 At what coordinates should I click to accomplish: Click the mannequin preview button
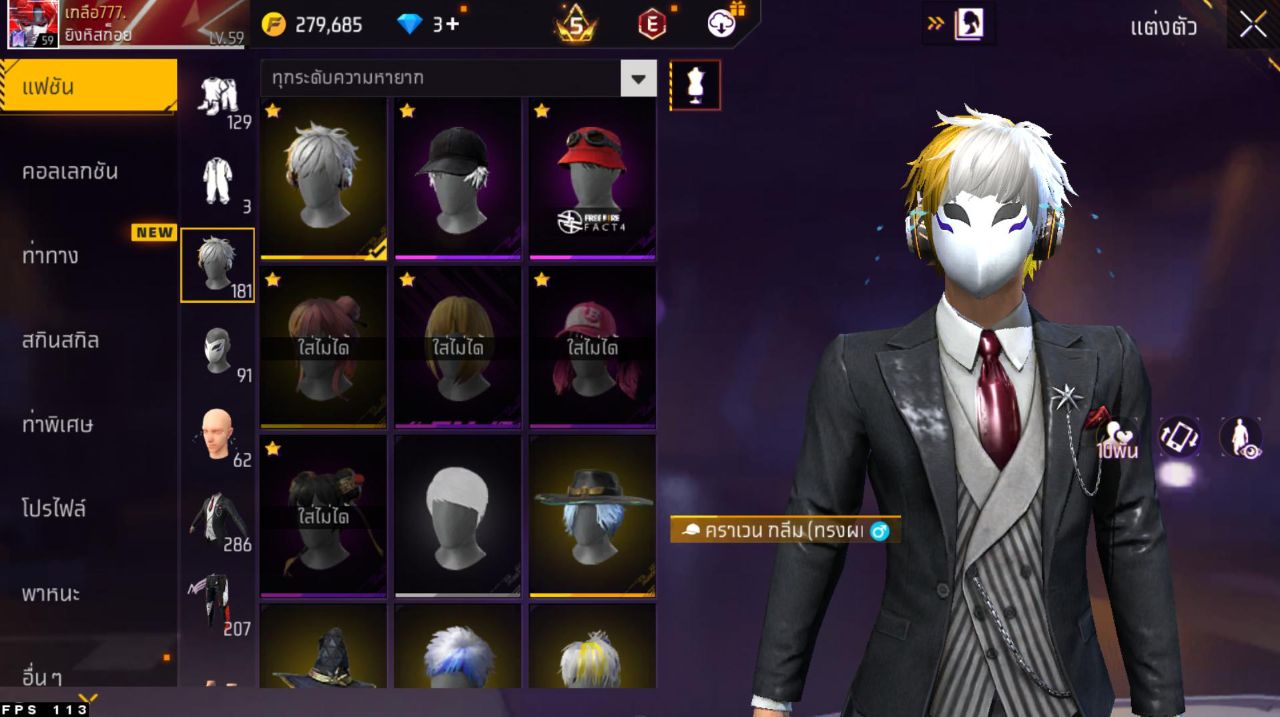[694, 85]
